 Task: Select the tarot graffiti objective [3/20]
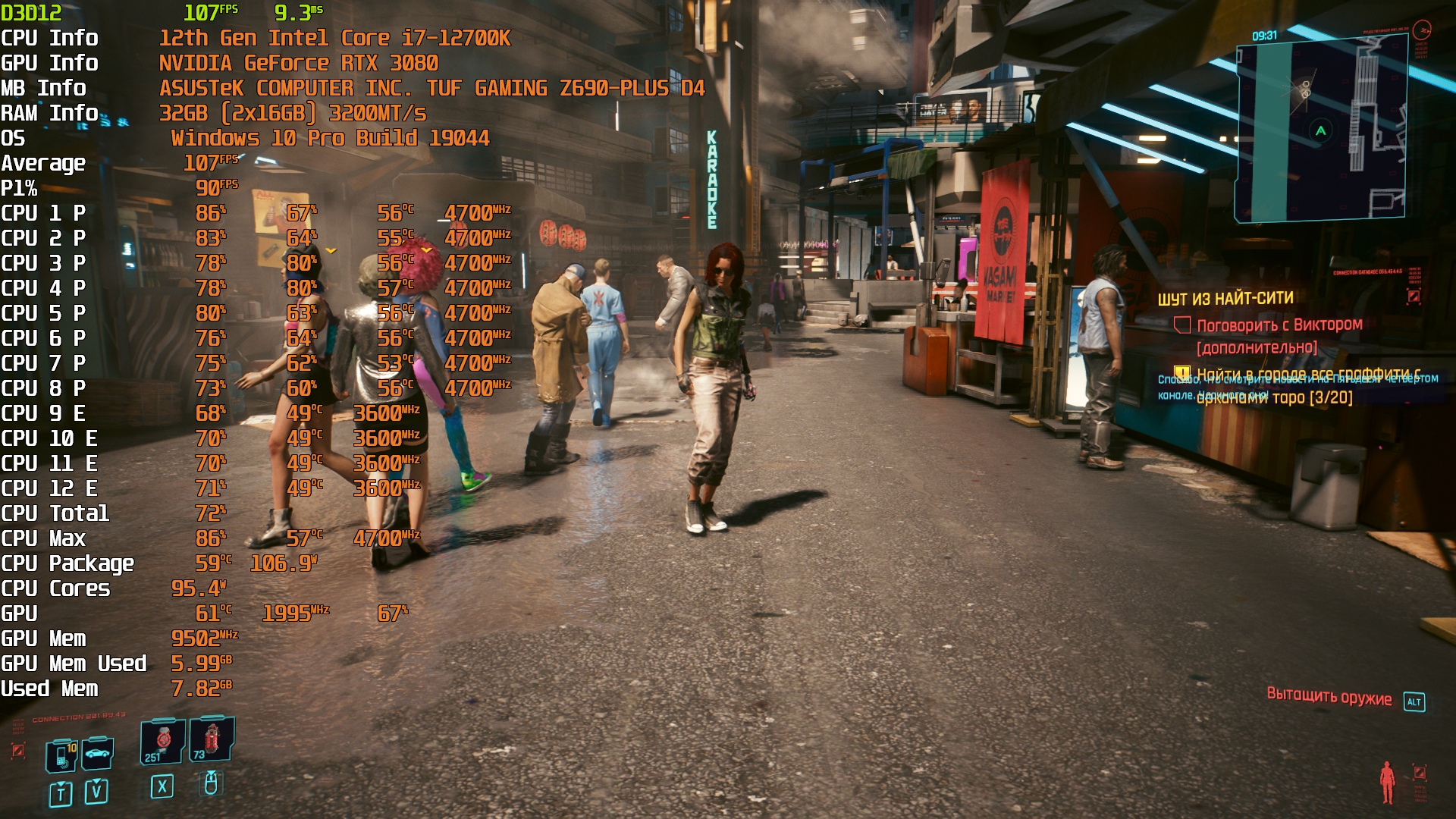point(1274,387)
